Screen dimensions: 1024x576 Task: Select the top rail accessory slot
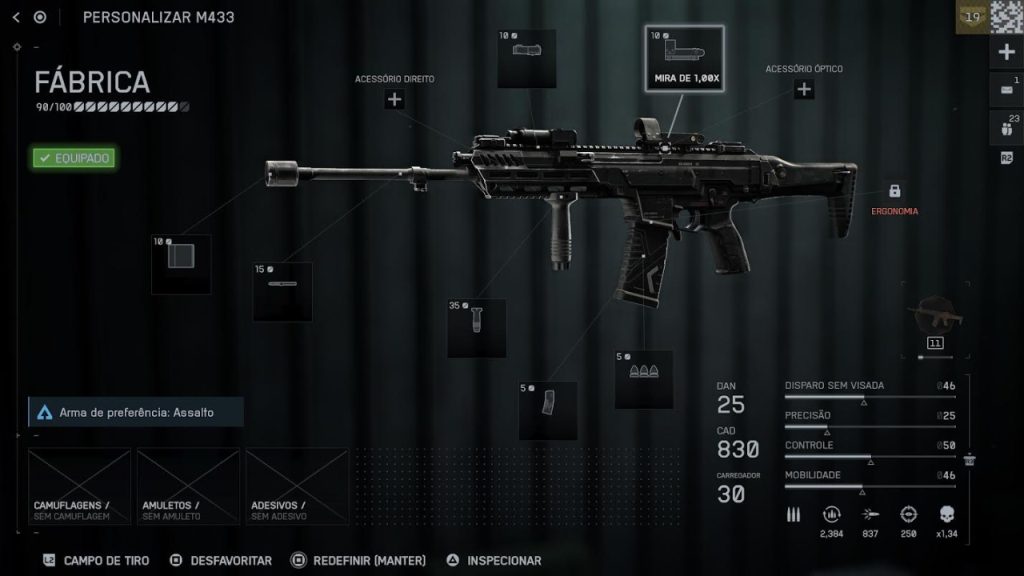pyautogui.click(x=527, y=58)
